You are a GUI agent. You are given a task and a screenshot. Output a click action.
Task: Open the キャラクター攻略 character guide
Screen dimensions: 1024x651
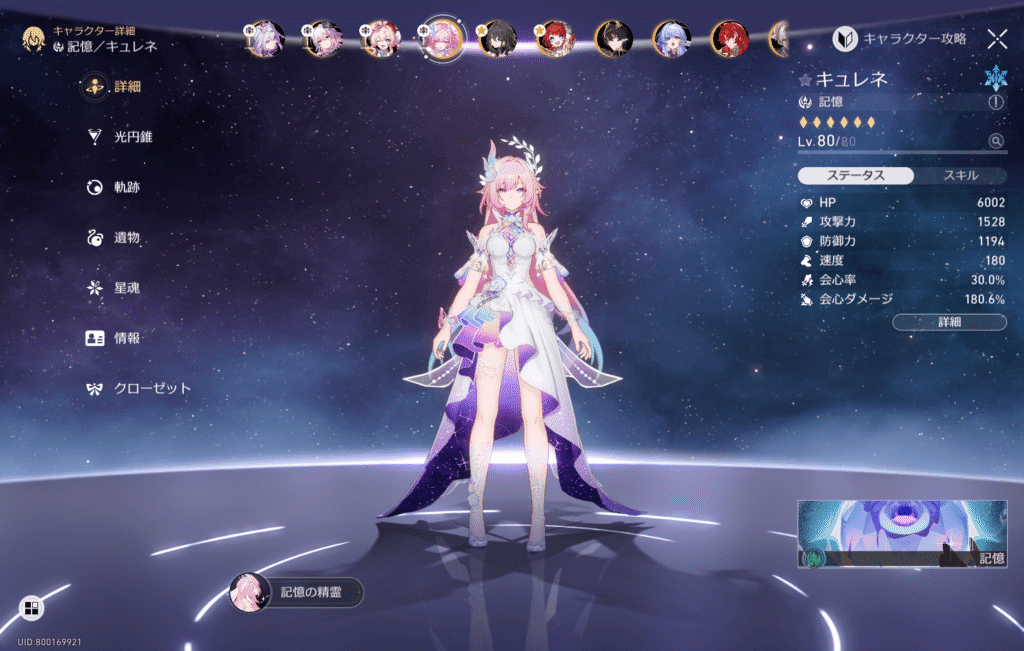pyautogui.click(x=901, y=39)
